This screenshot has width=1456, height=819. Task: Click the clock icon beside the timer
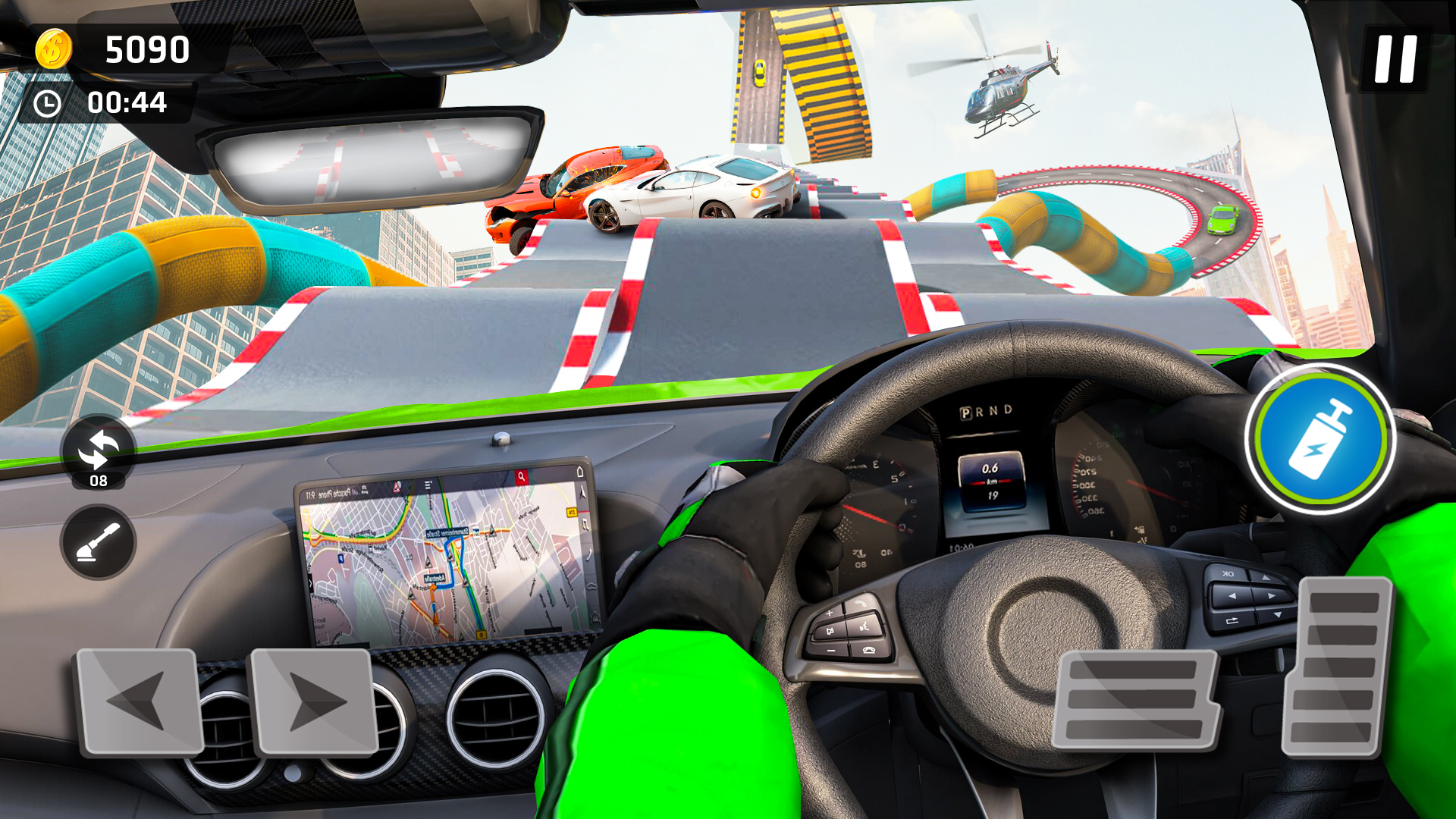tap(47, 105)
